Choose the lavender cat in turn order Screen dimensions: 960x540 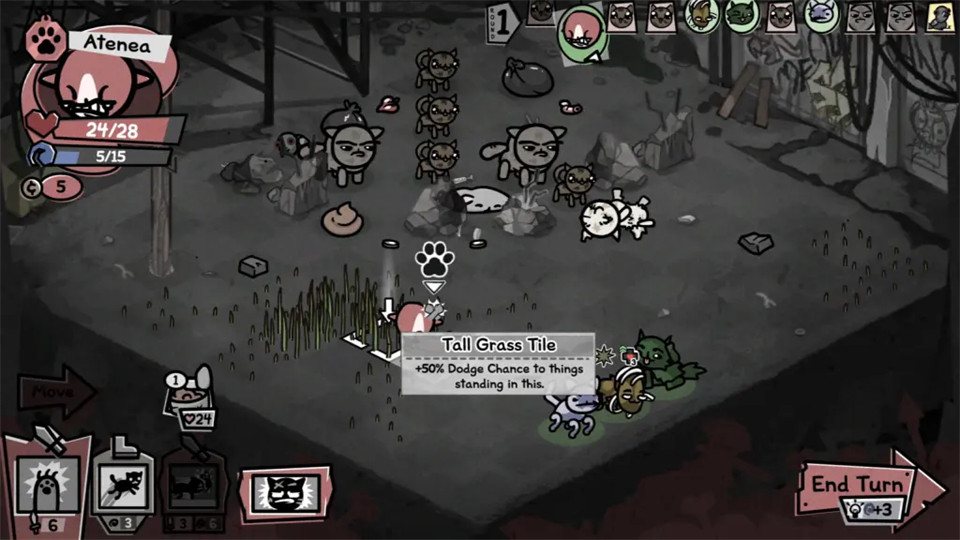(x=820, y=16)
